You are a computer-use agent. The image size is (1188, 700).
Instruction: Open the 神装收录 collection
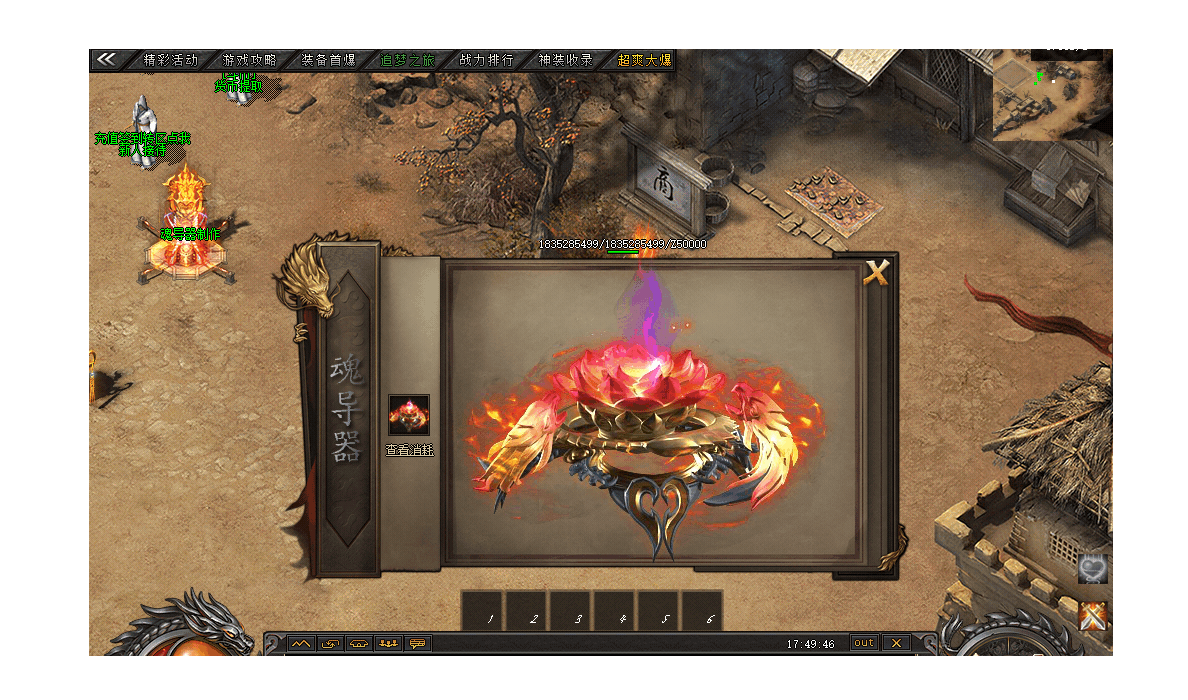(x=566, y=60)
